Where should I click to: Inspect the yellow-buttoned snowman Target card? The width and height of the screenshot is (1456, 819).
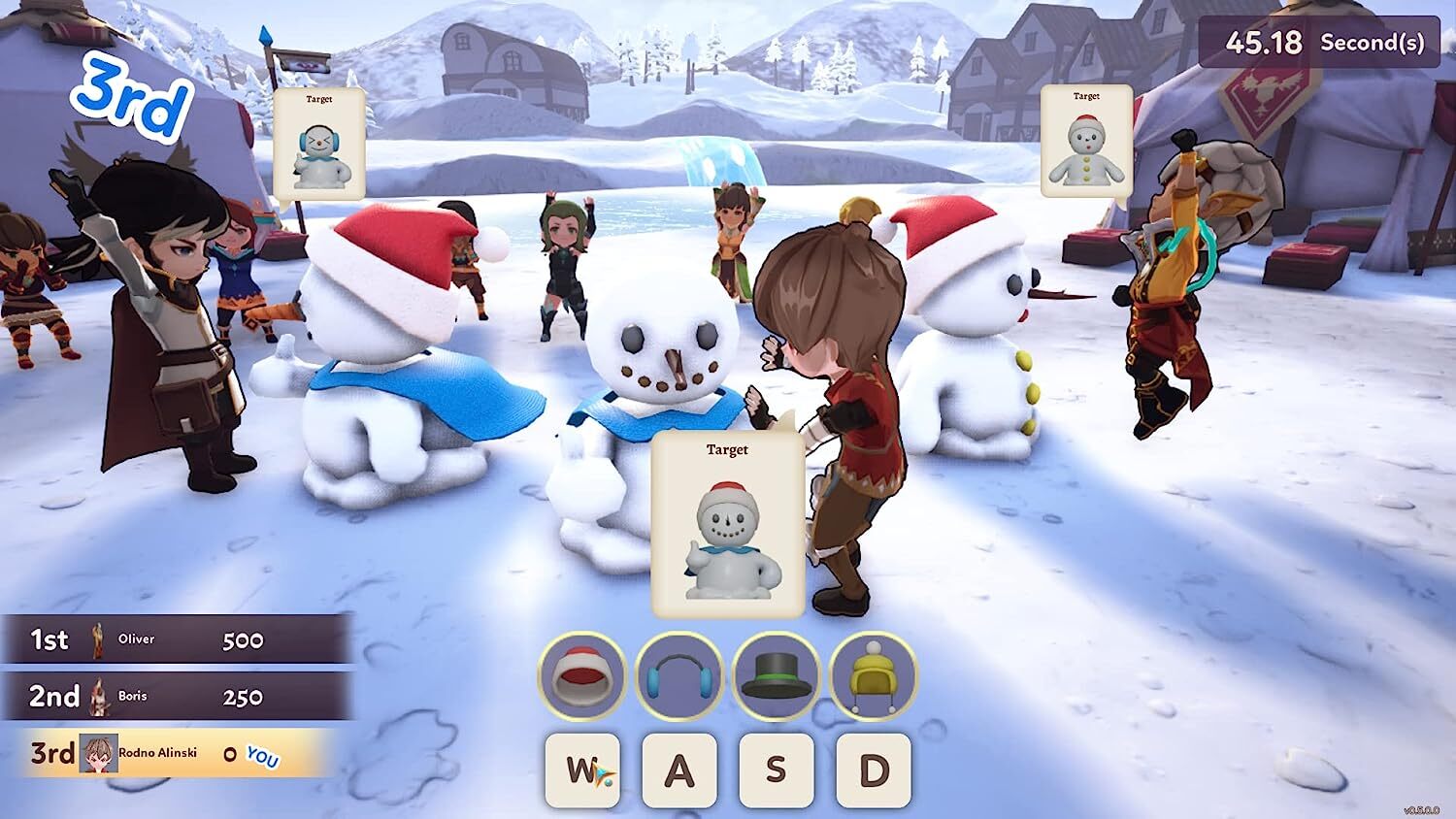[1086, 141]
